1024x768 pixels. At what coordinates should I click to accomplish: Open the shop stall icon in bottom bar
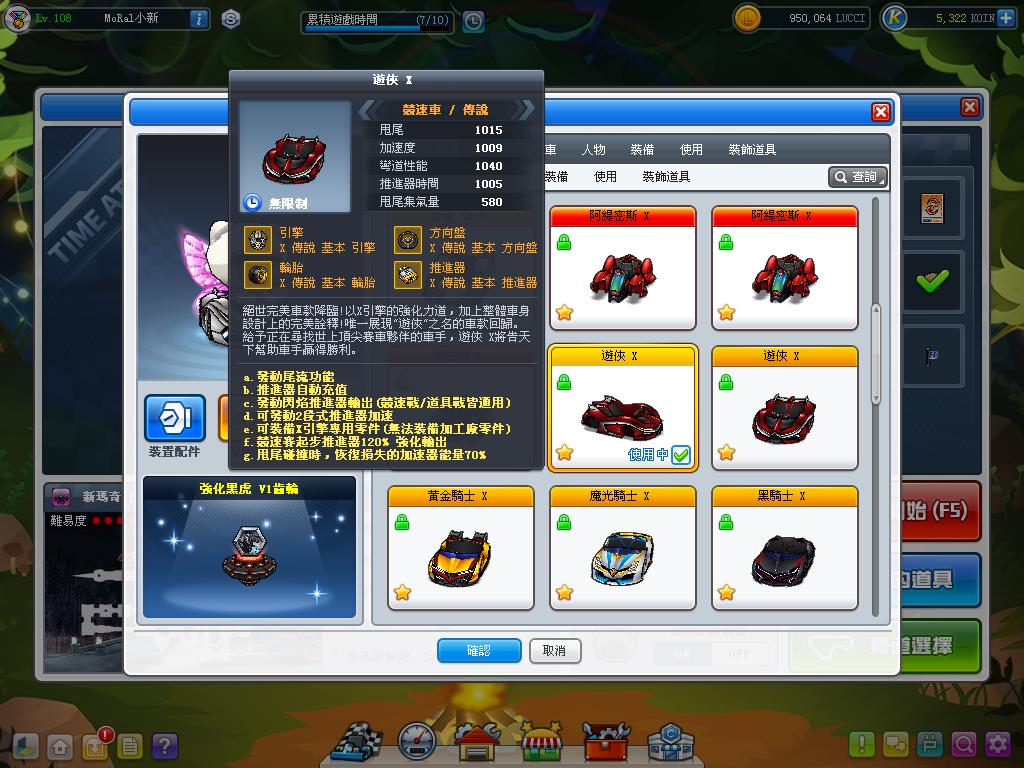click(x=541, y=742)
